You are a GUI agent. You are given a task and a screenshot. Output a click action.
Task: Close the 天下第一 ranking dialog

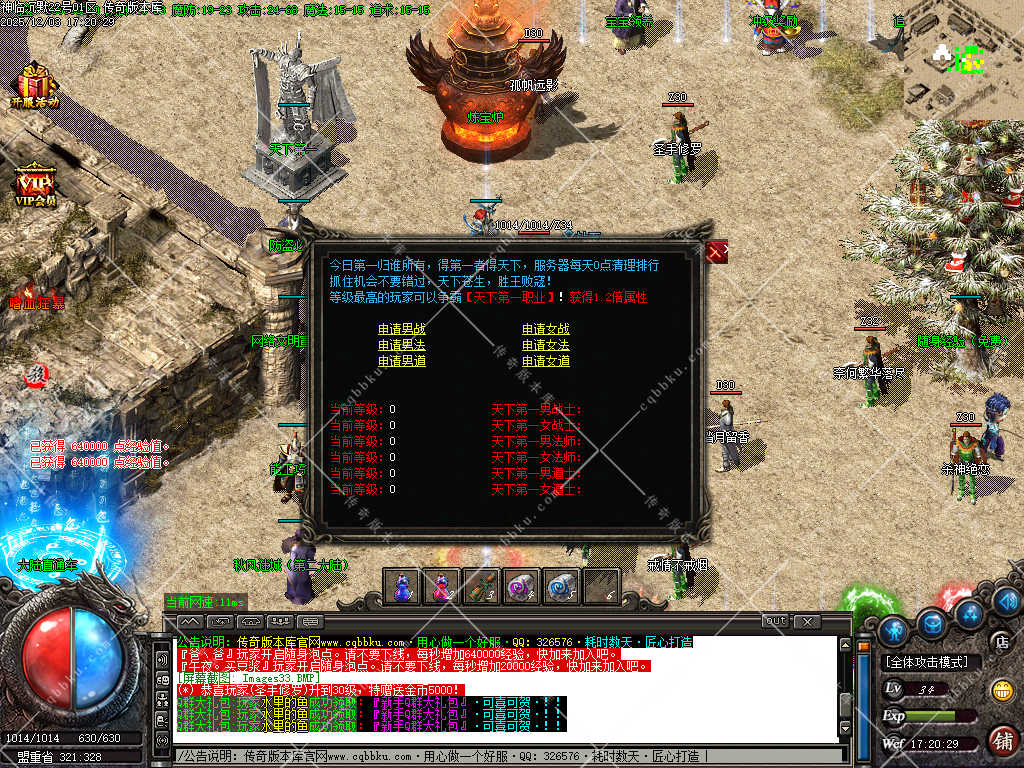coord(716,251)
